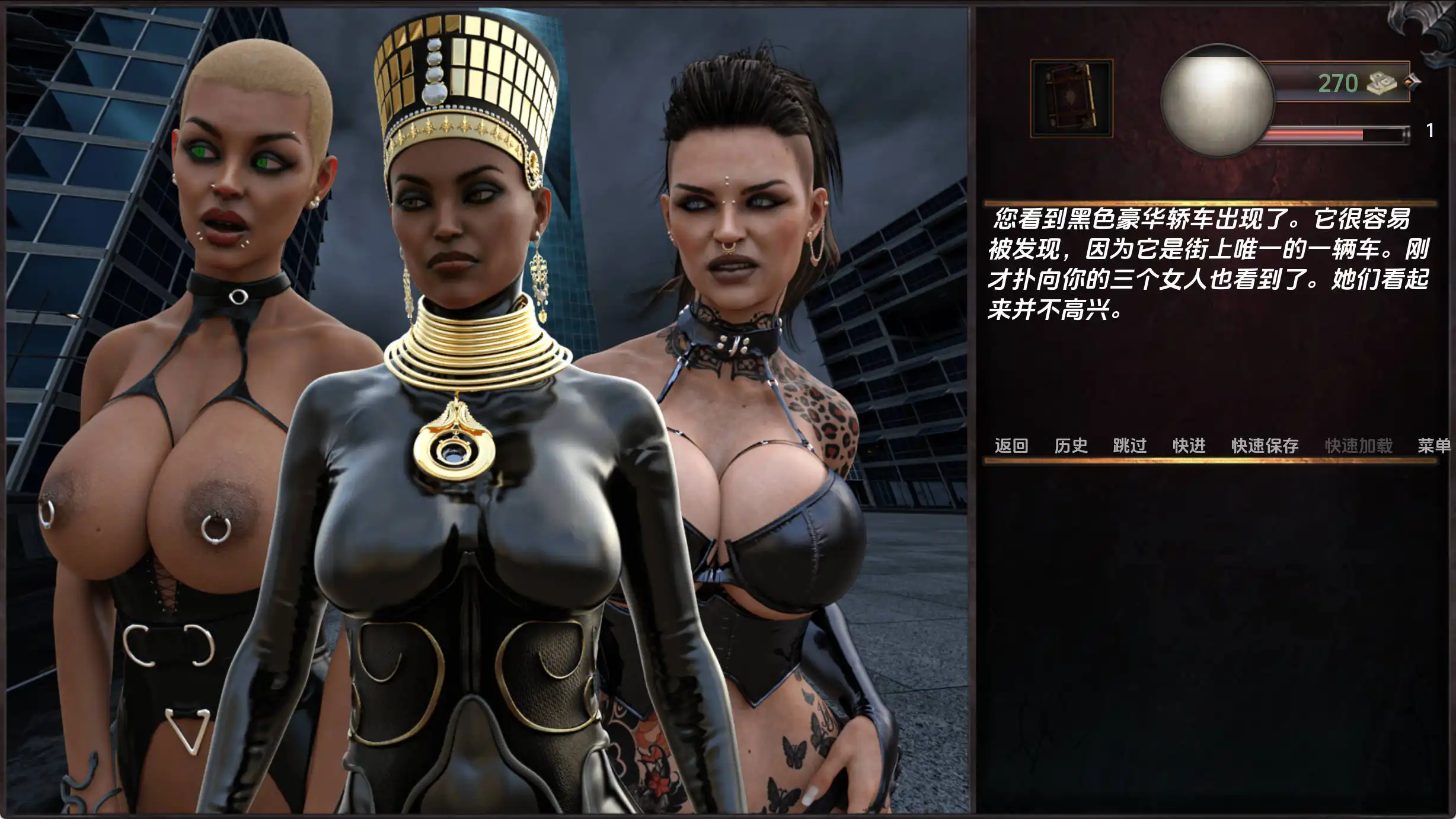This screenshot has height=819, width=1456.
Task: Click the gold divider under the quick menu
Action: (x=1221, y=461)
